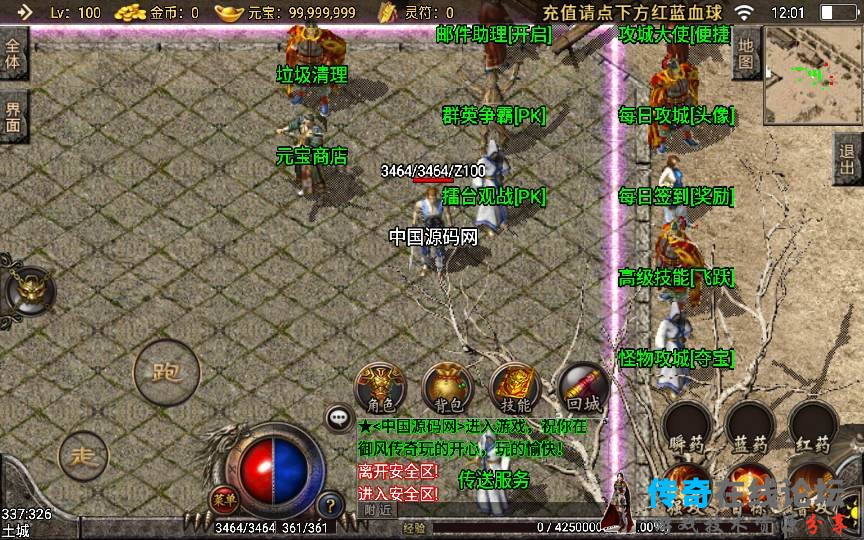Open the 背包 backpack
The height and width of the screenshot is (540, 864).
448,387
